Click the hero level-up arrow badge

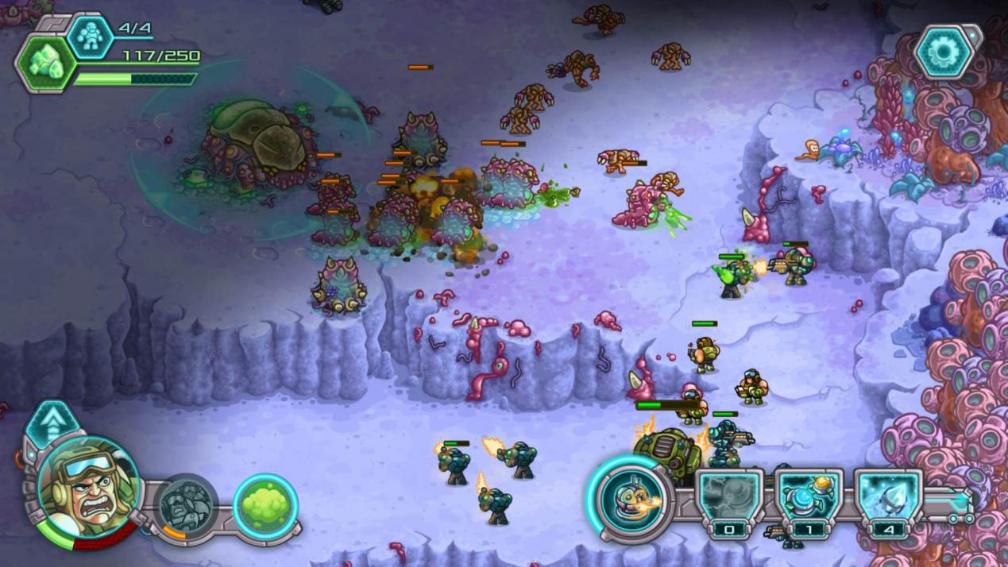48,421
